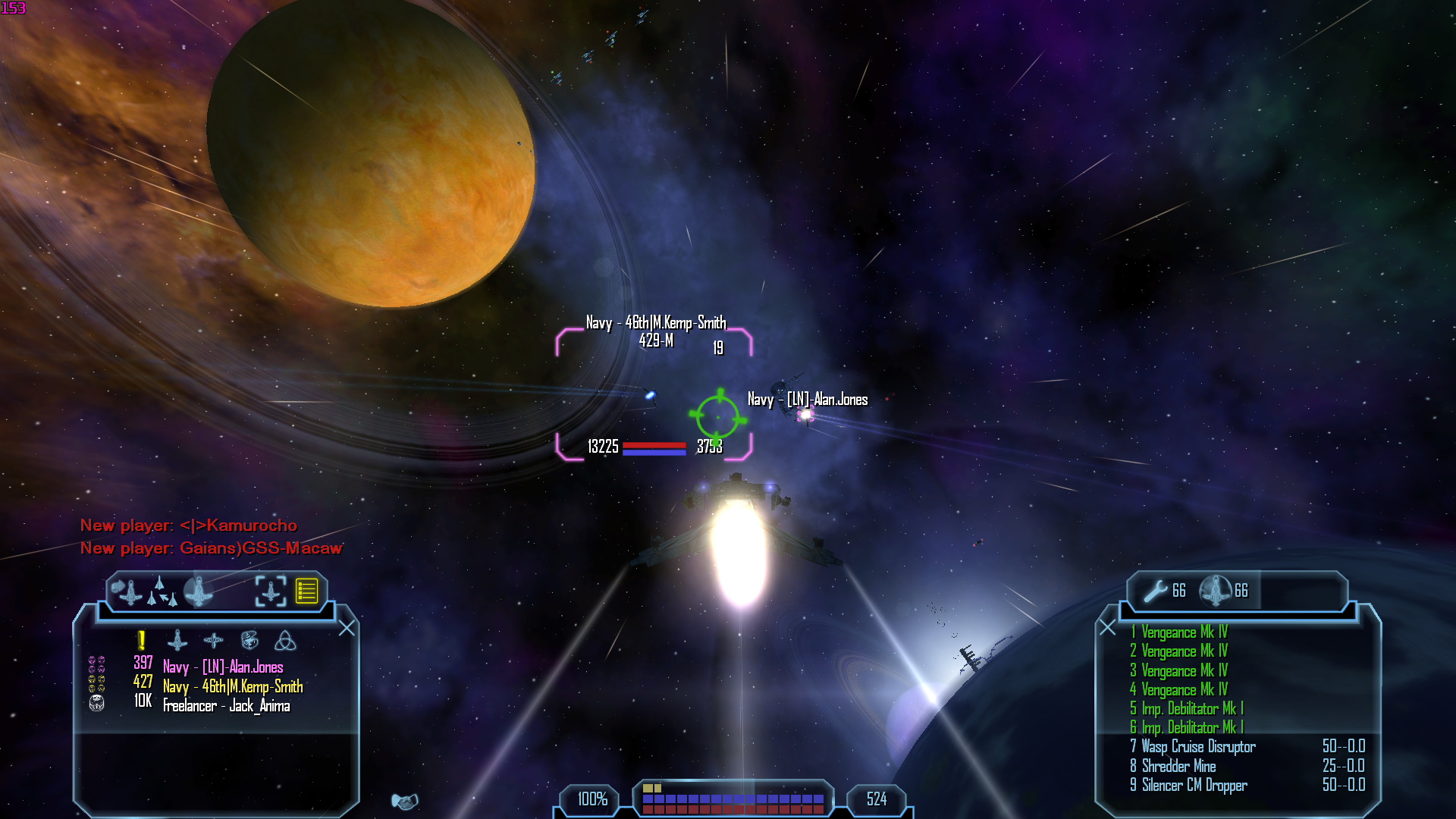The width and height of the screenshot is (1456, 819).
Task: Select the Wasp Cruise Disruptor weapon
Action: (1198, 747)
